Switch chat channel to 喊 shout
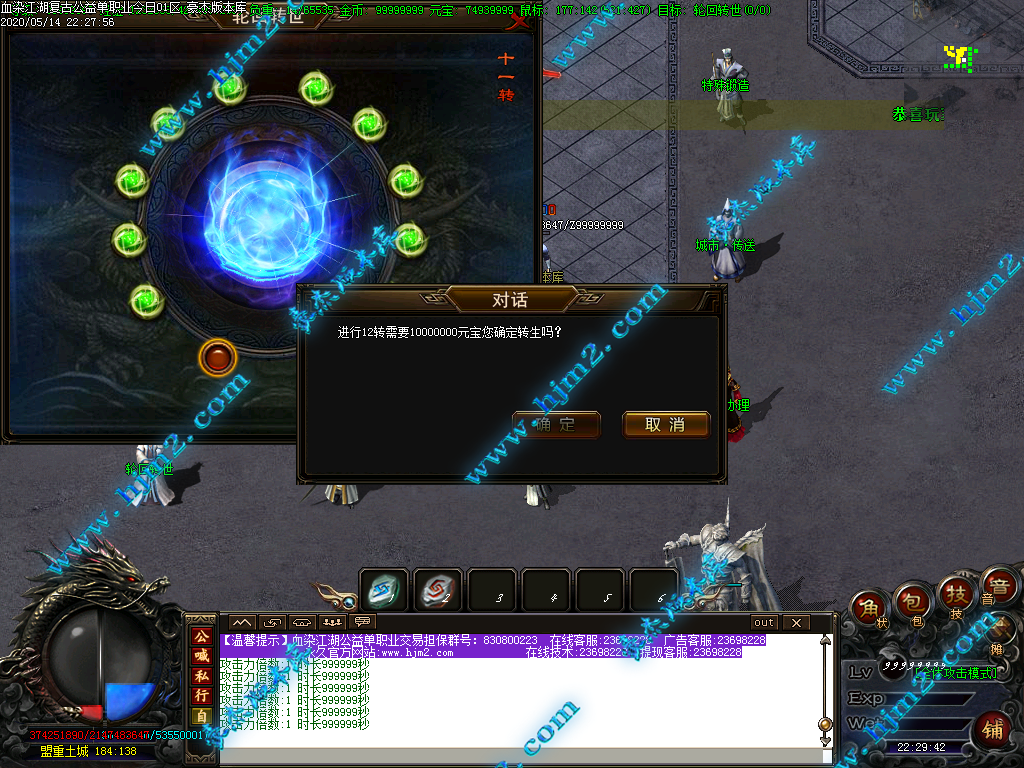This screenshot has height=768, width=1024. [x=201, y=656]
